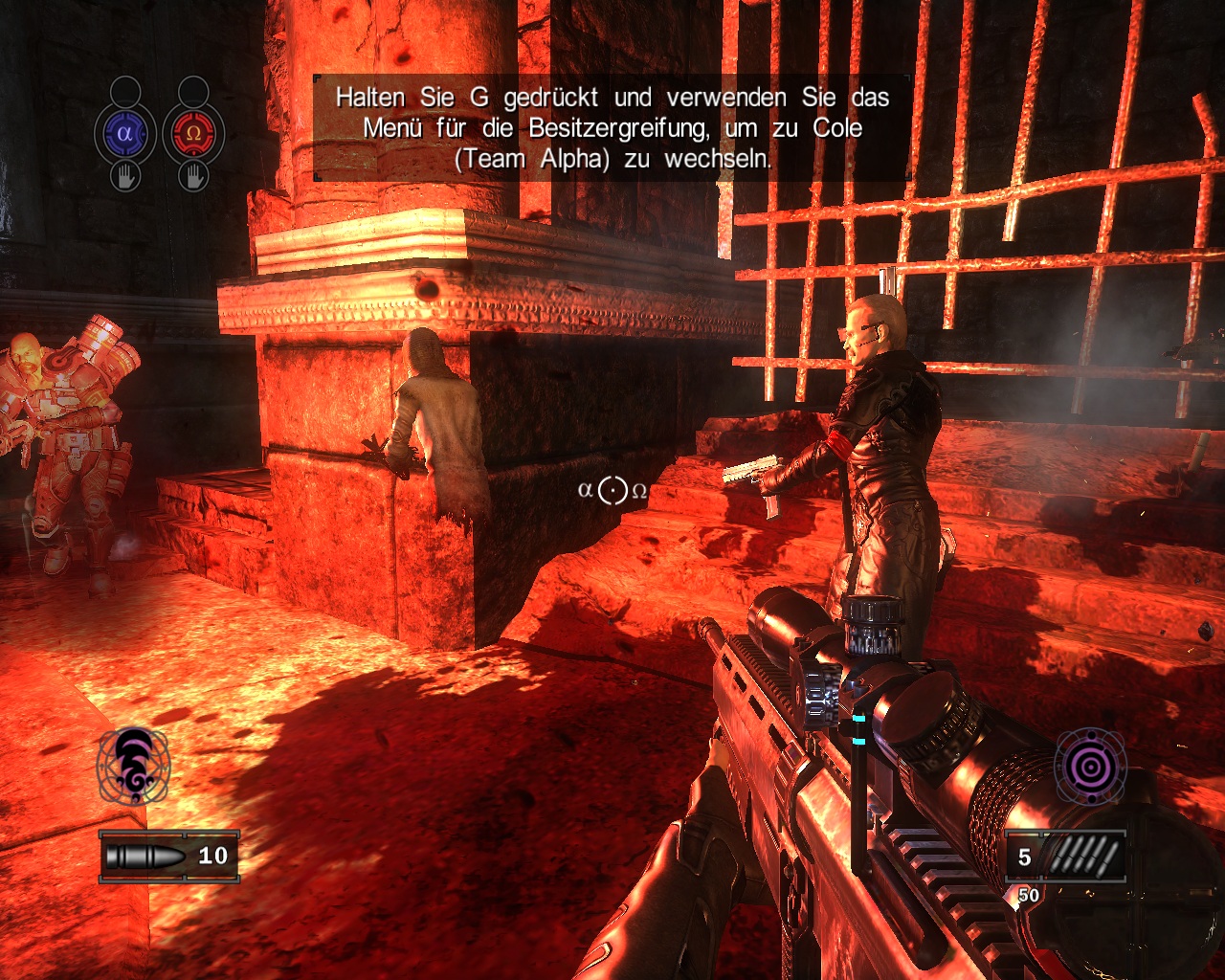Image resolution: width=1225 pixels, height=980 pixels.
Task: Activate the purple concentric rings ability
Action: point(1090,766)
